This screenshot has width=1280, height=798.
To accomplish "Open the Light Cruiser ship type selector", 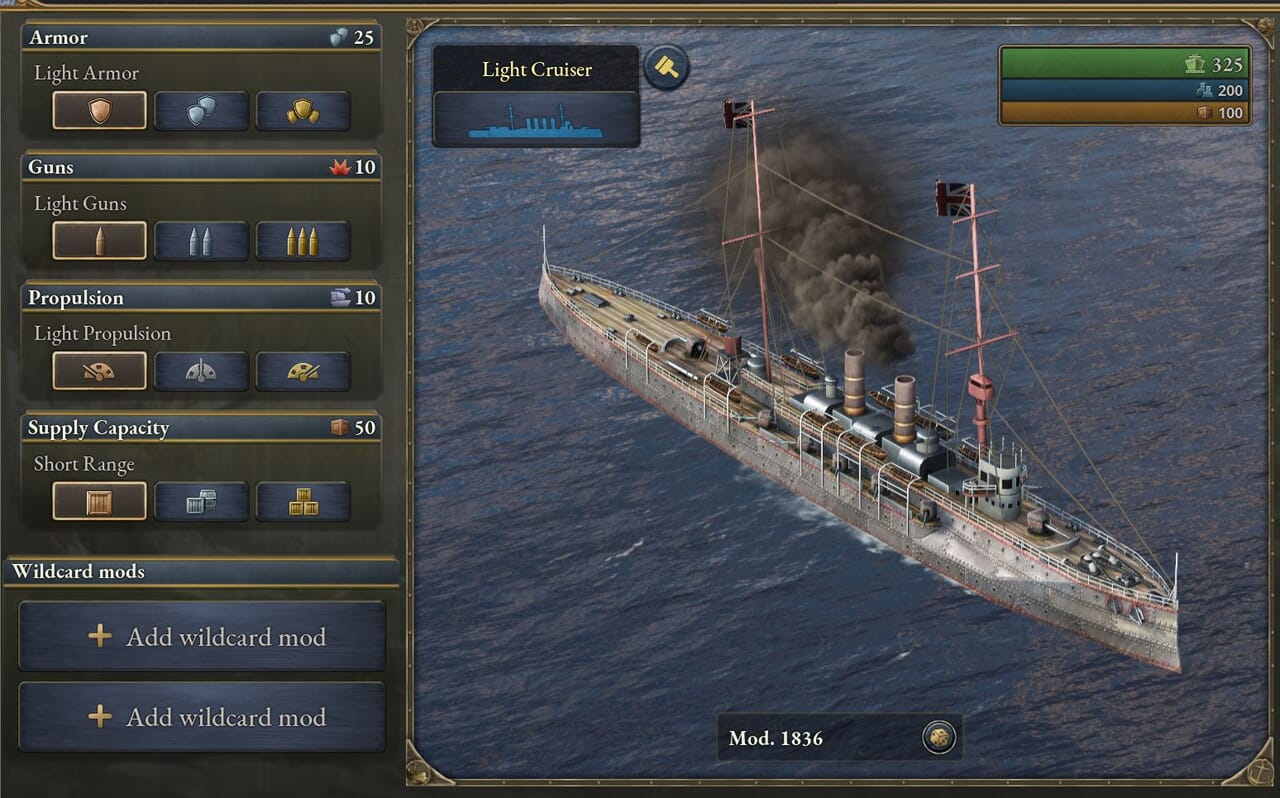I will pyautogui.click(x=536, y=69).
